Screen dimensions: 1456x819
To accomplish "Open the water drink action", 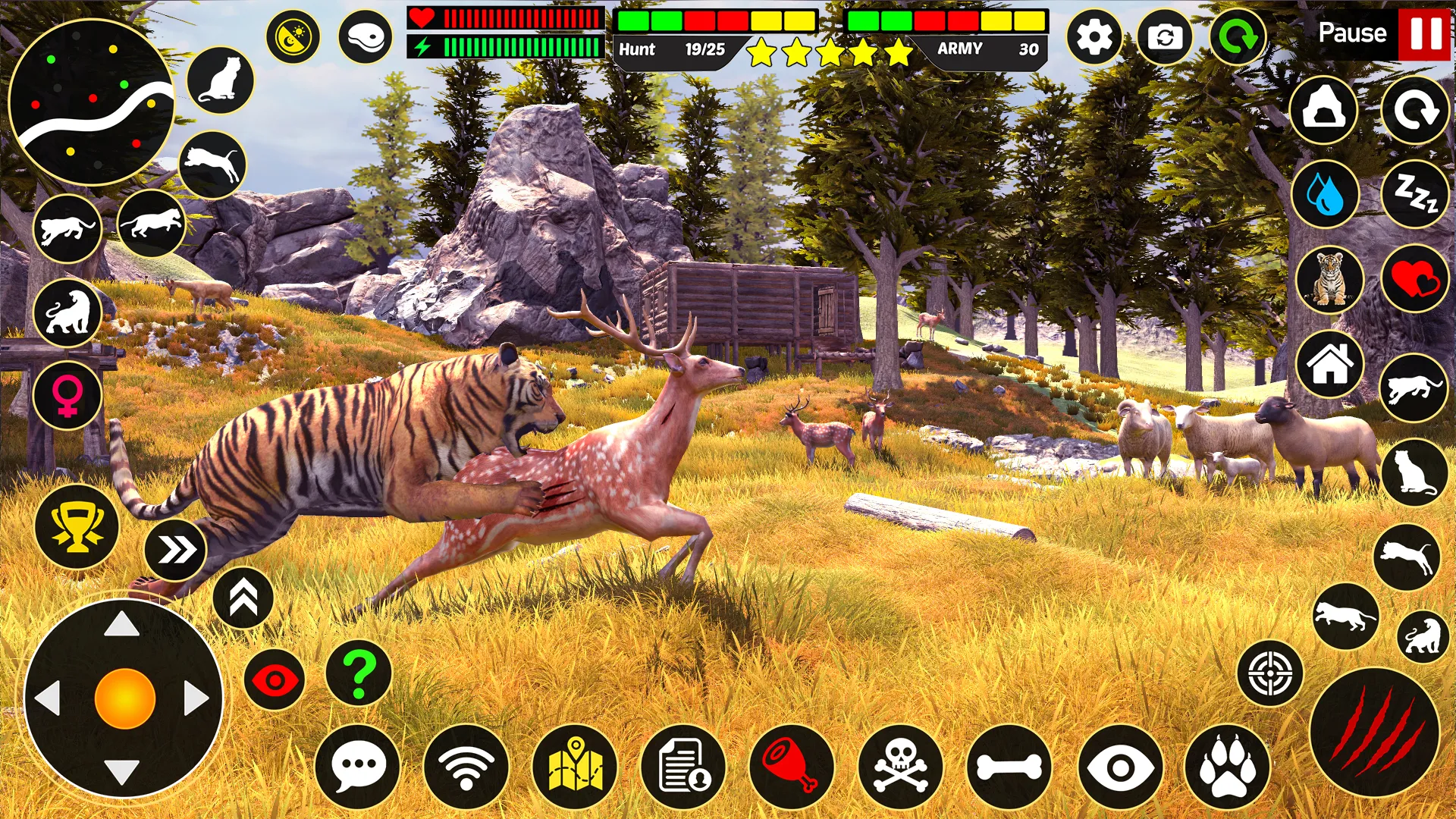I will tap(1327, 195).
